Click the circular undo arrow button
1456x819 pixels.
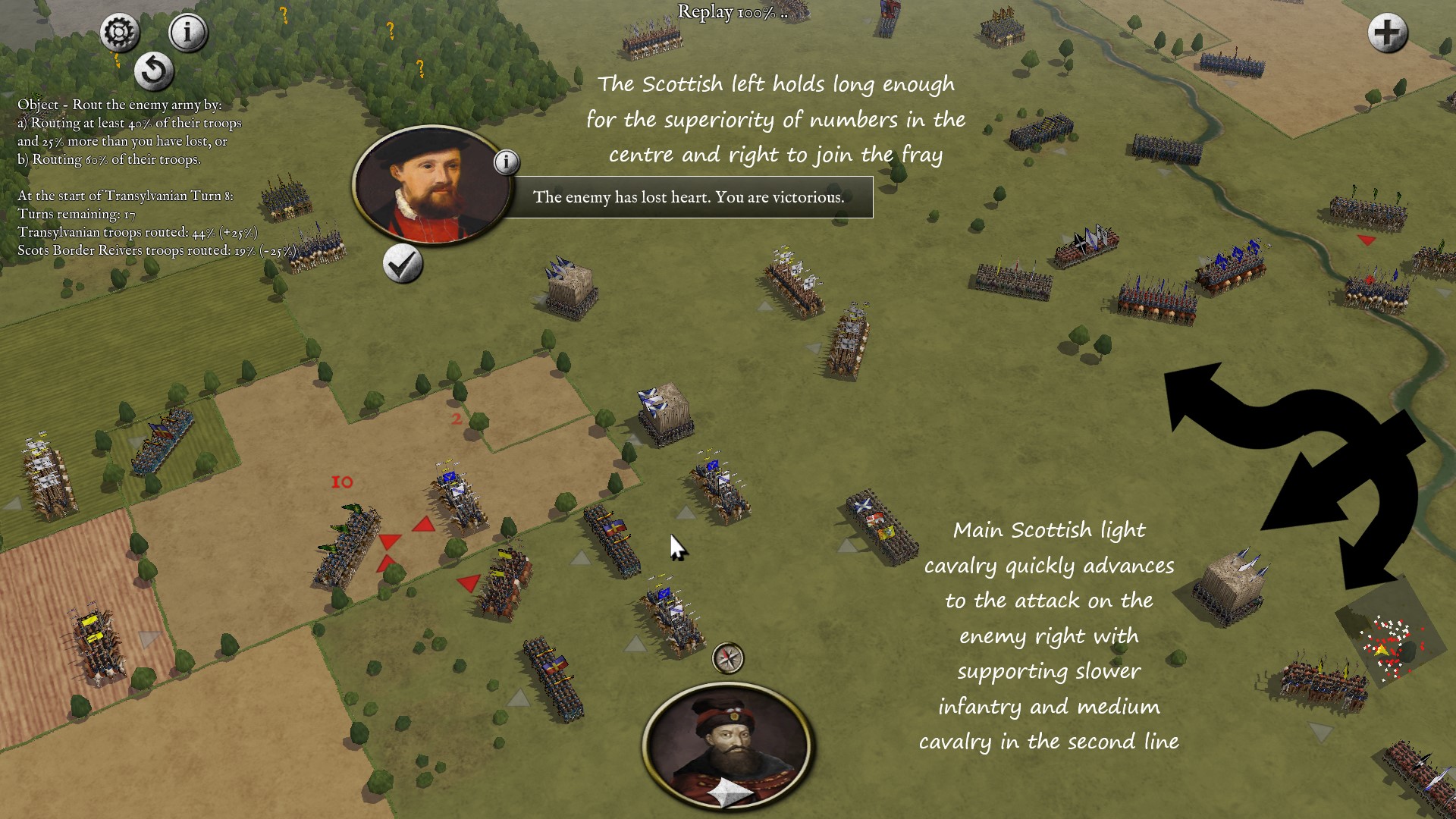point(154,71)
